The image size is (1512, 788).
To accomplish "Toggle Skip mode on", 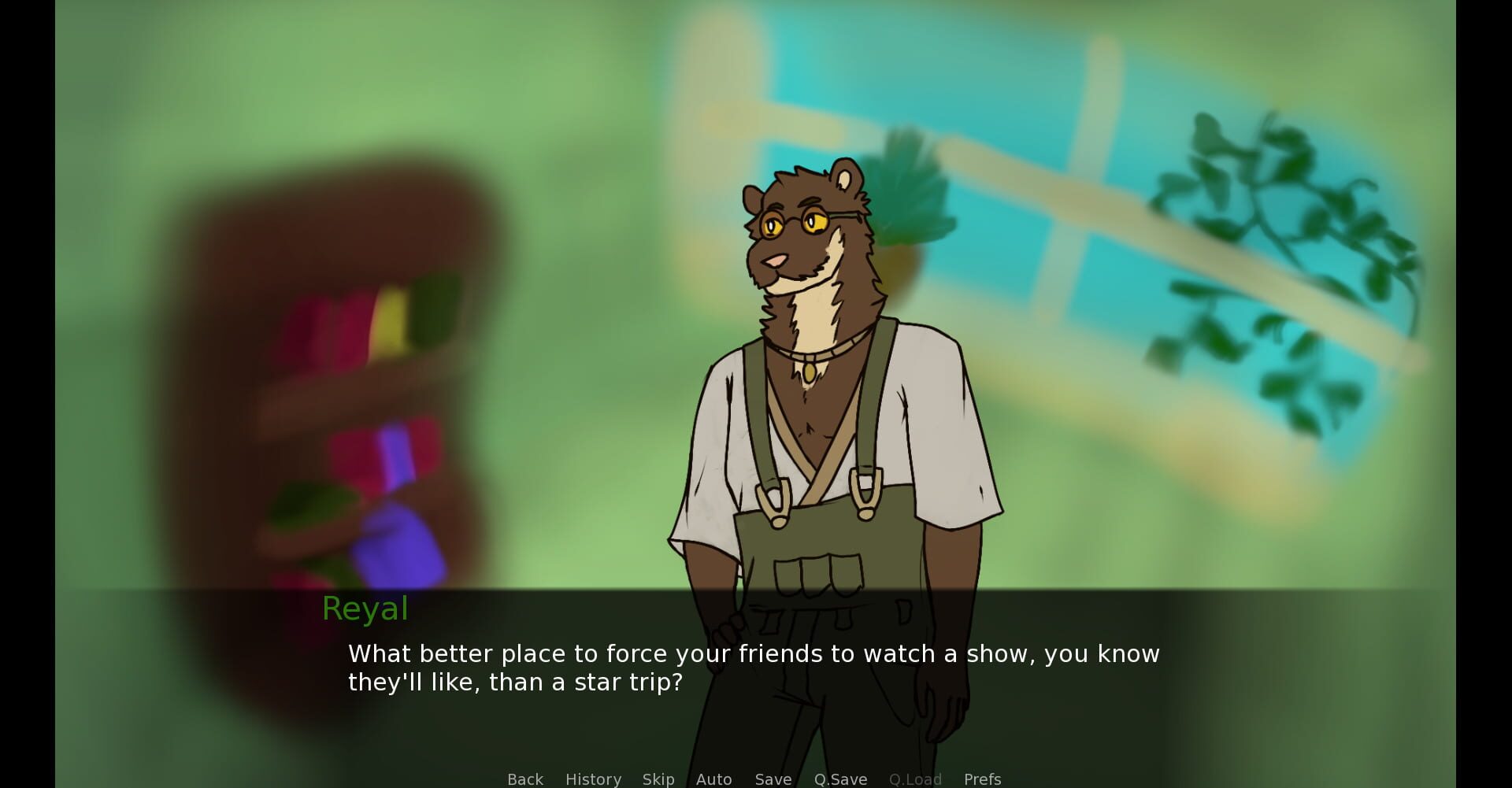I will [x=658, y=779].
